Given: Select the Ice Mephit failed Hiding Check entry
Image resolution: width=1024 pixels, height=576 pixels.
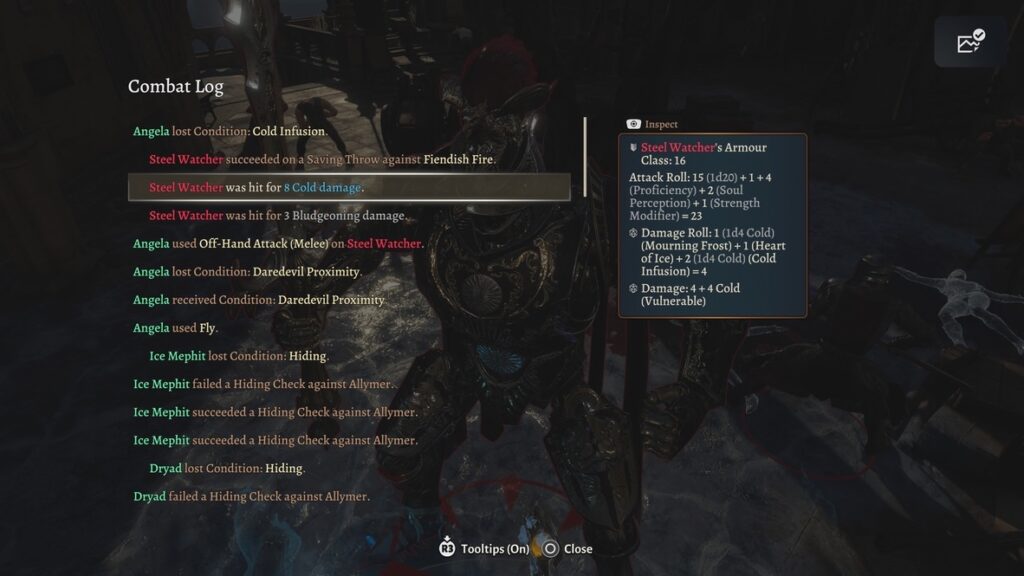Looking at the screenshot, I should point(263,384).
